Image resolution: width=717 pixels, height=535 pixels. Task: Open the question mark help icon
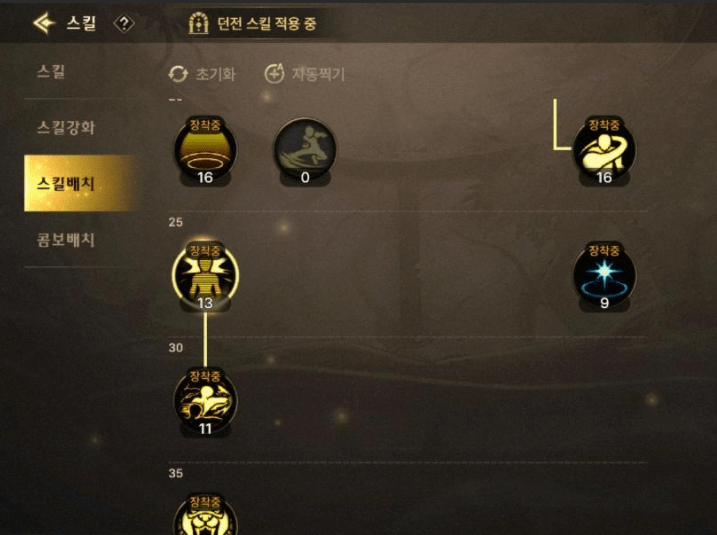pyautogui.click(x=124, y=23)
